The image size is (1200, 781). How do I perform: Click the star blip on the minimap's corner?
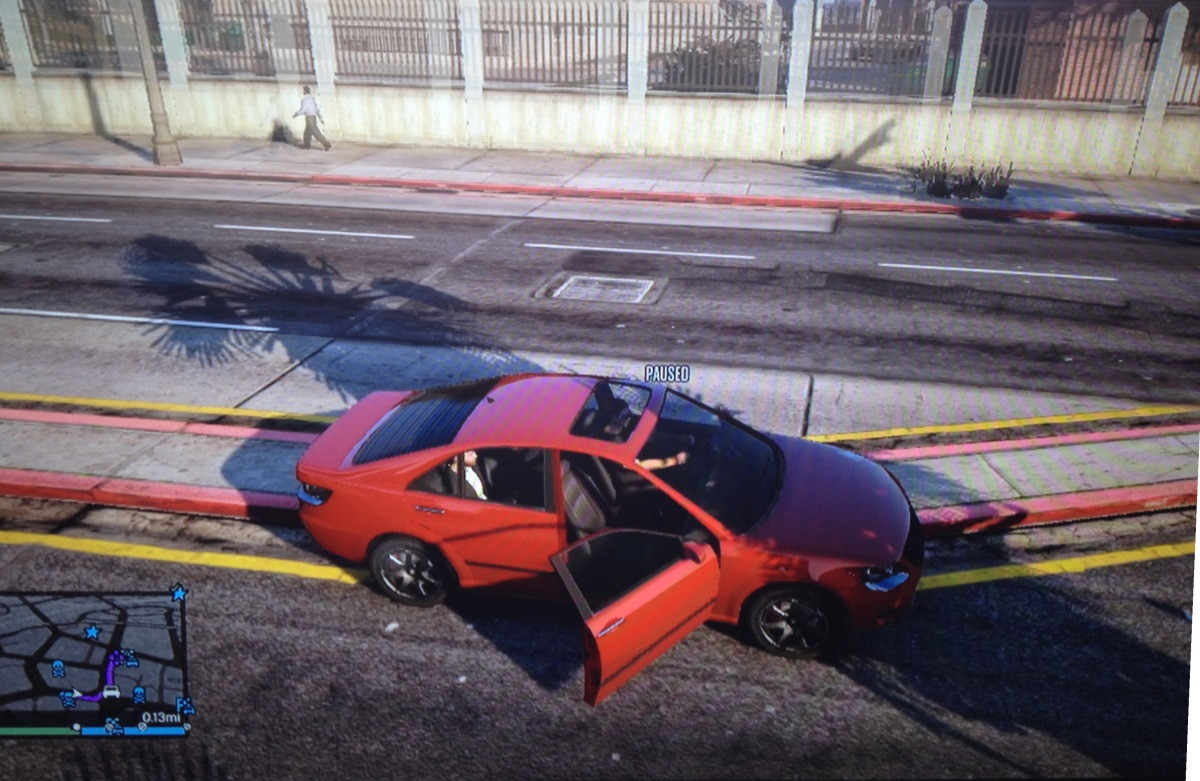click(x=178, y=593)
